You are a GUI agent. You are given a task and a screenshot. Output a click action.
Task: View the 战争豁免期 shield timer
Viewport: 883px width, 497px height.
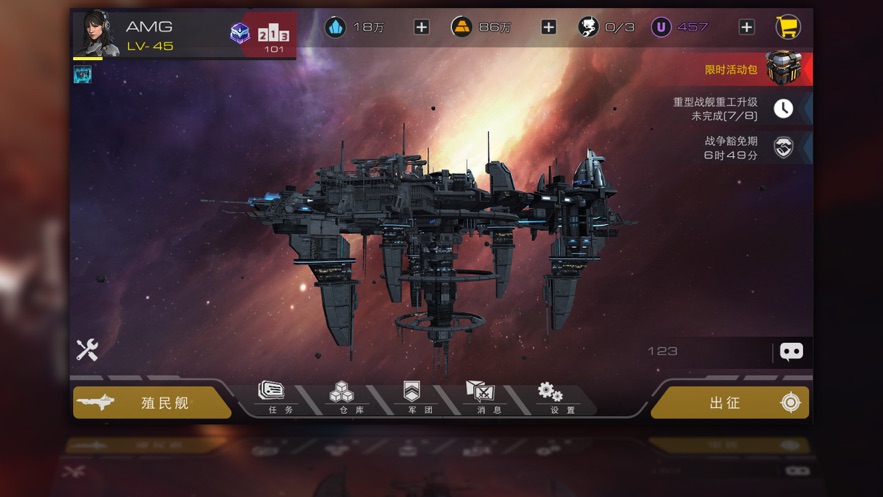pos(784,148)
